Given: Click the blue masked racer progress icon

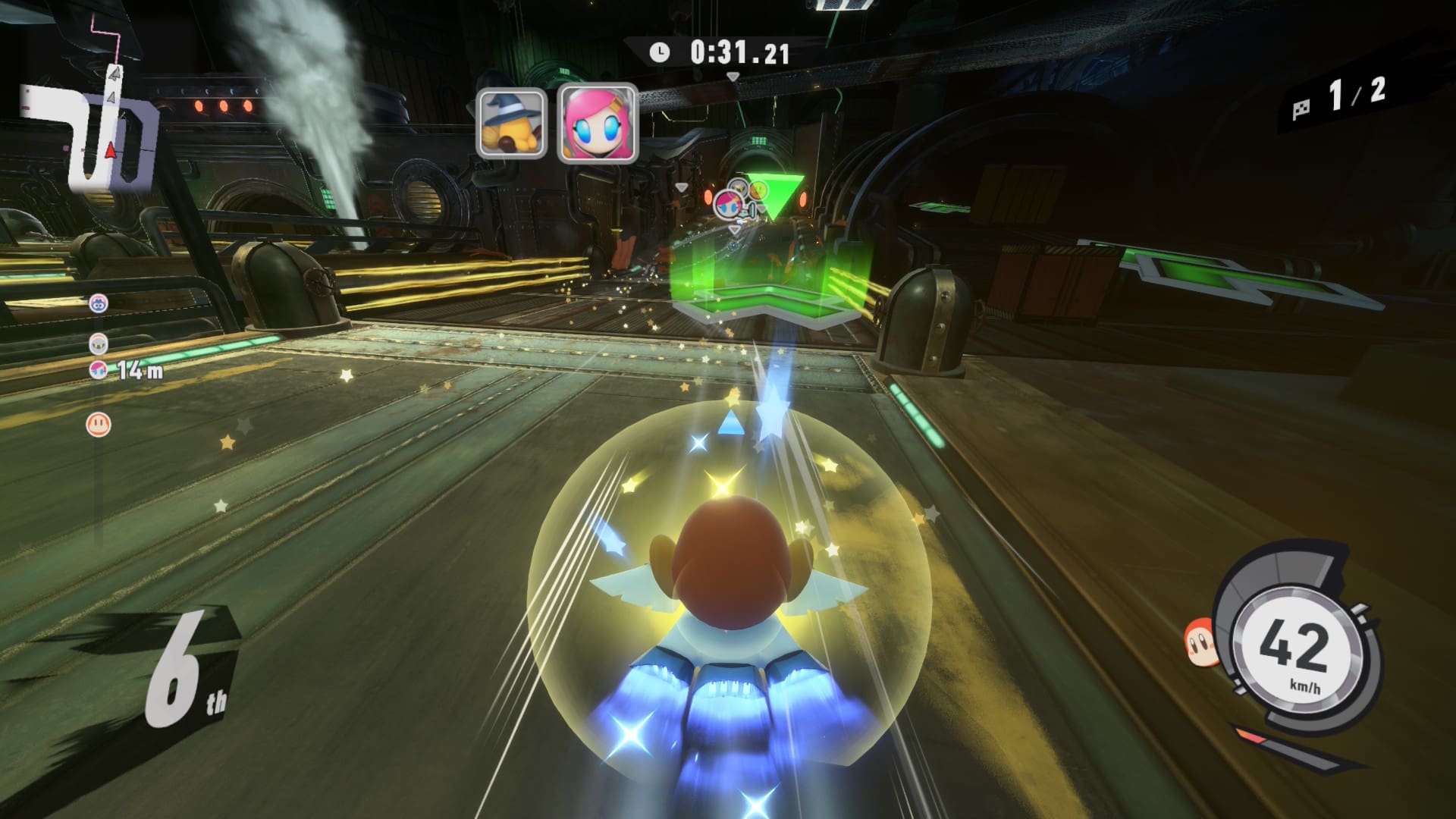Looking at the screenshot, I should point(99,303).
